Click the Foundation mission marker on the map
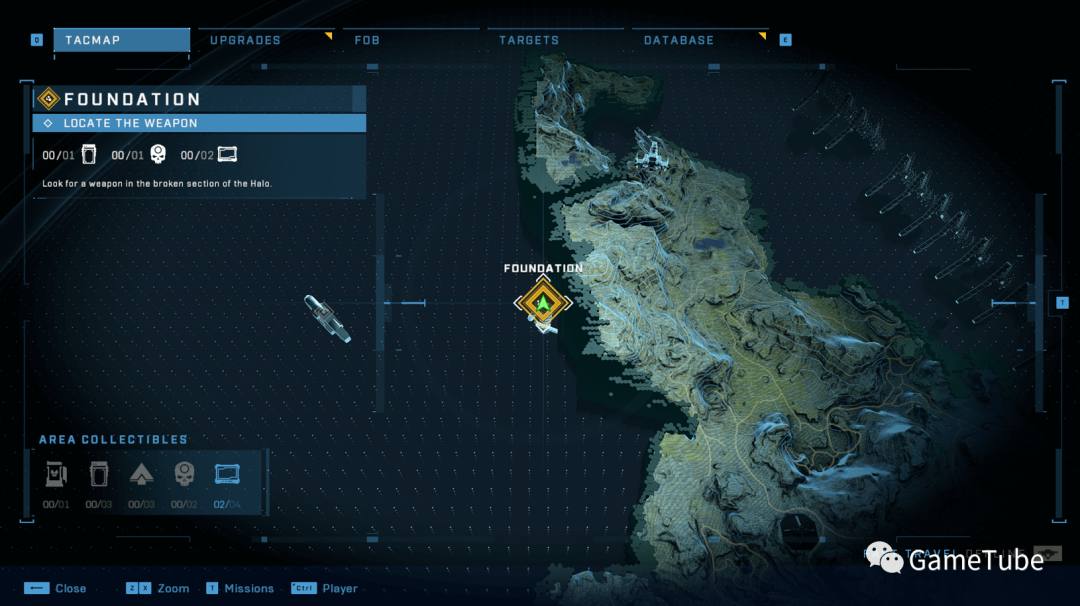The width and height of the screenshot is (1080, 606). tap(542, 302)
